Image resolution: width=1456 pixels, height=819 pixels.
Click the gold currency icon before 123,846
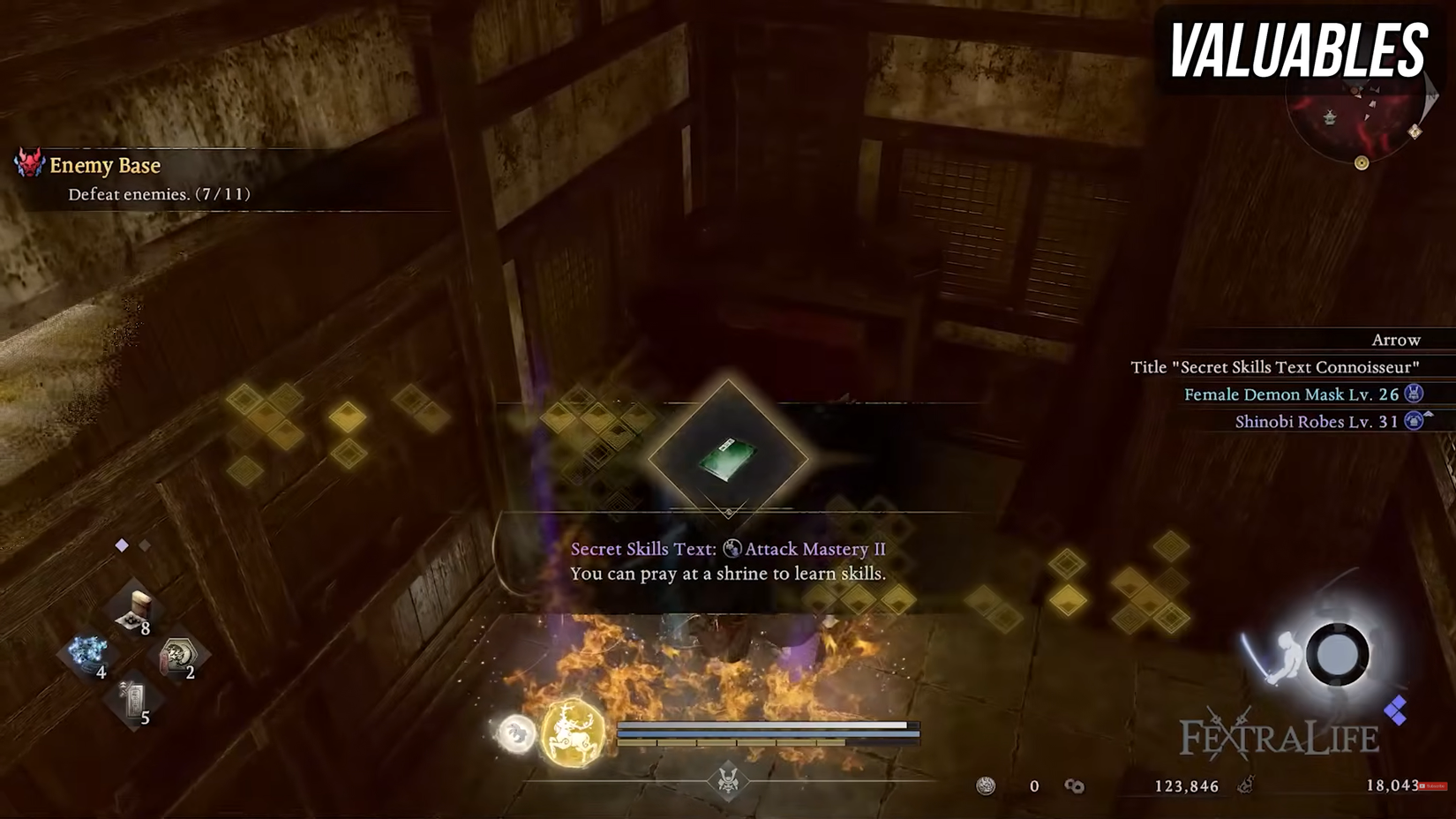(x=1077, y=785)
